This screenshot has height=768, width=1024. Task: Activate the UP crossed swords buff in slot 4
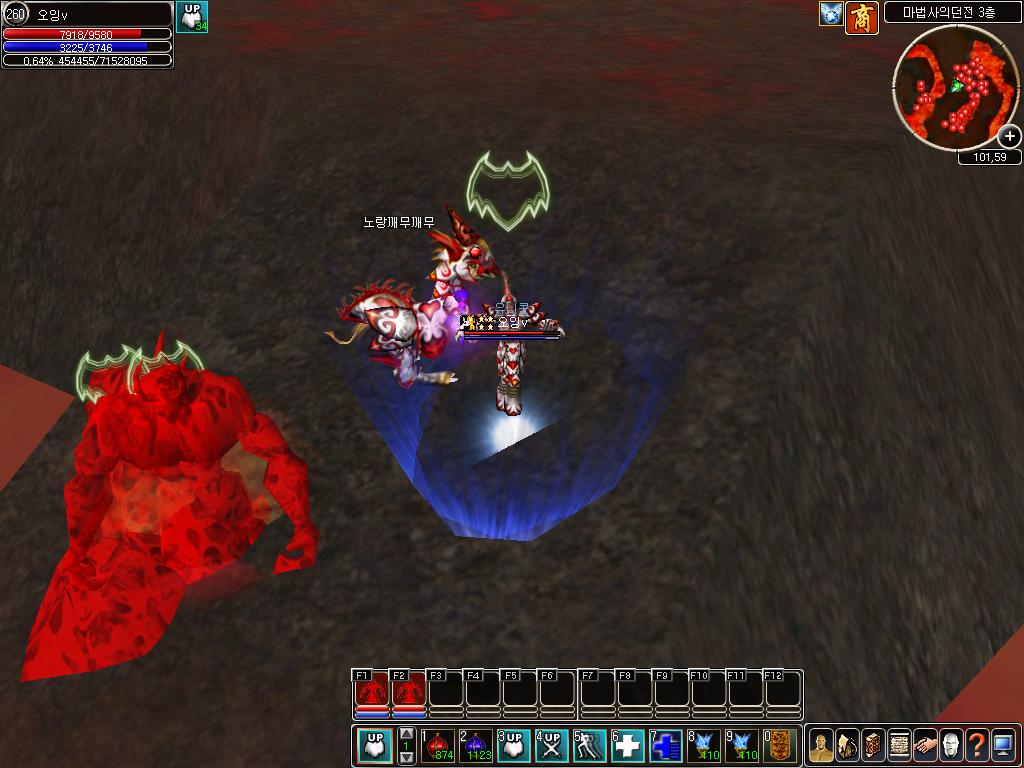(x=552, y=746)
